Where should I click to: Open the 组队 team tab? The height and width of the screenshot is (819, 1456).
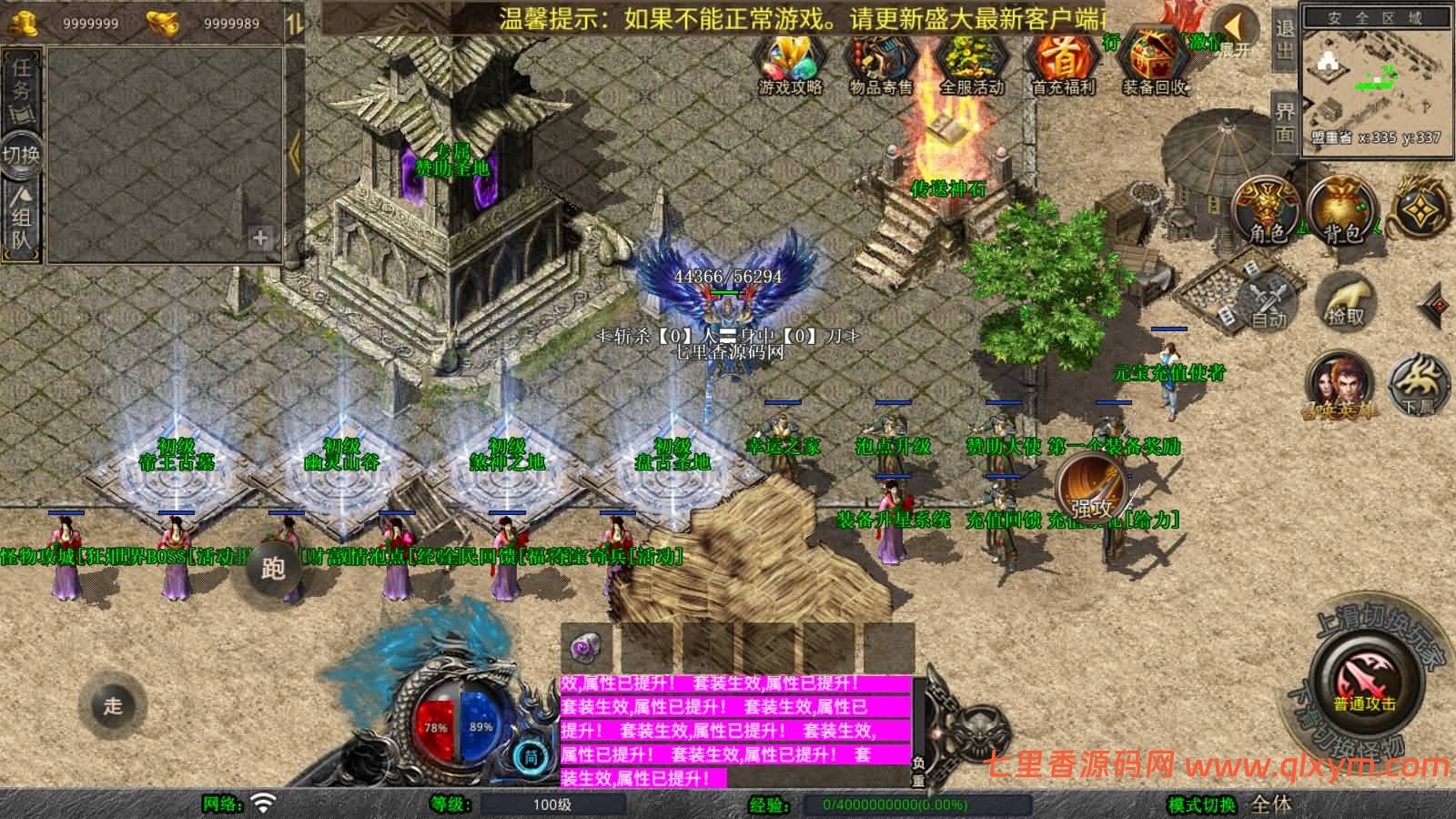pos(22,221)
